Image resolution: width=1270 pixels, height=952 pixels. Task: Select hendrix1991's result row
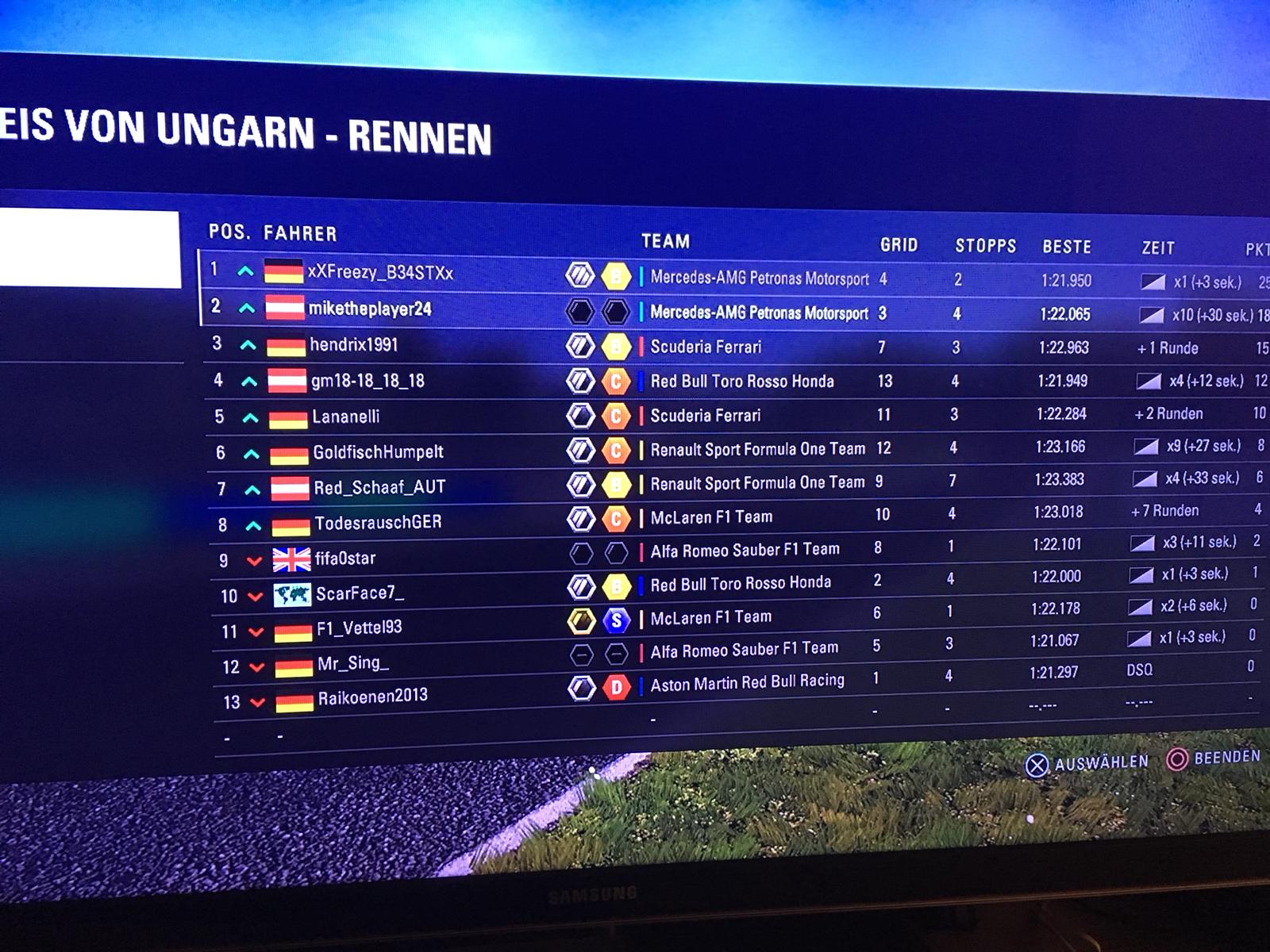[354, 345]
